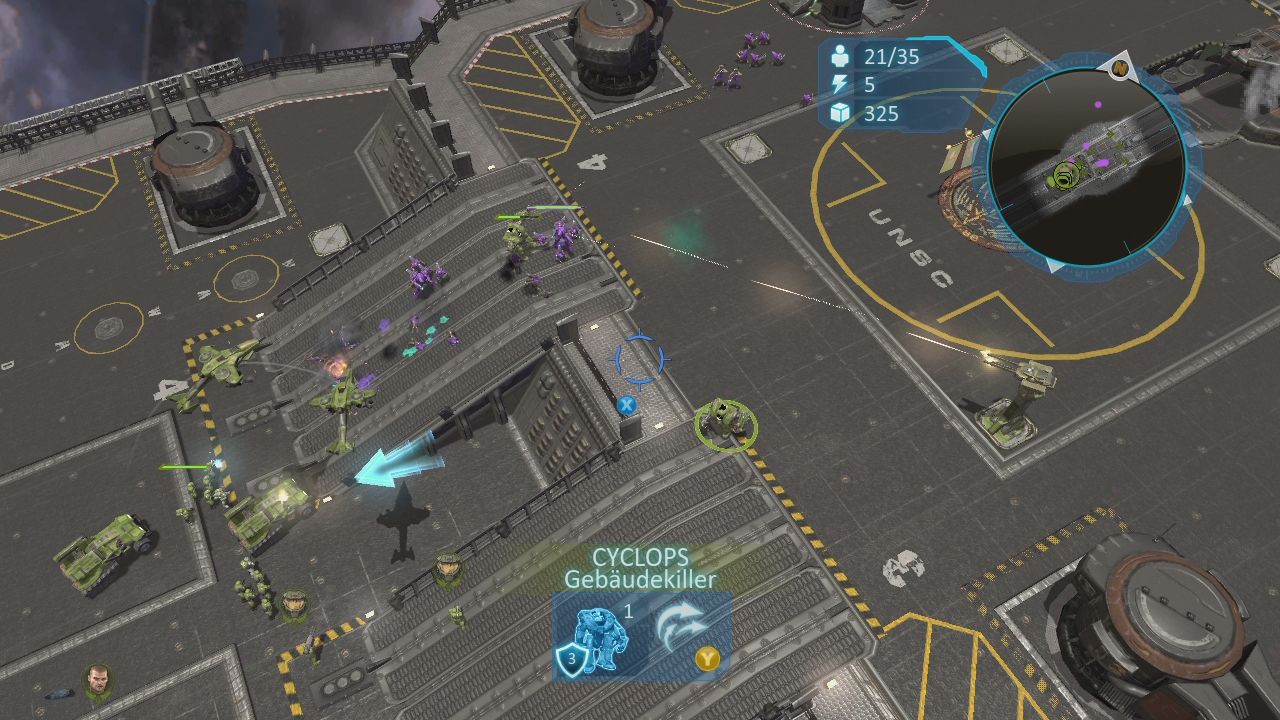Click the green base icon on the minimap

click(1065, 174)
